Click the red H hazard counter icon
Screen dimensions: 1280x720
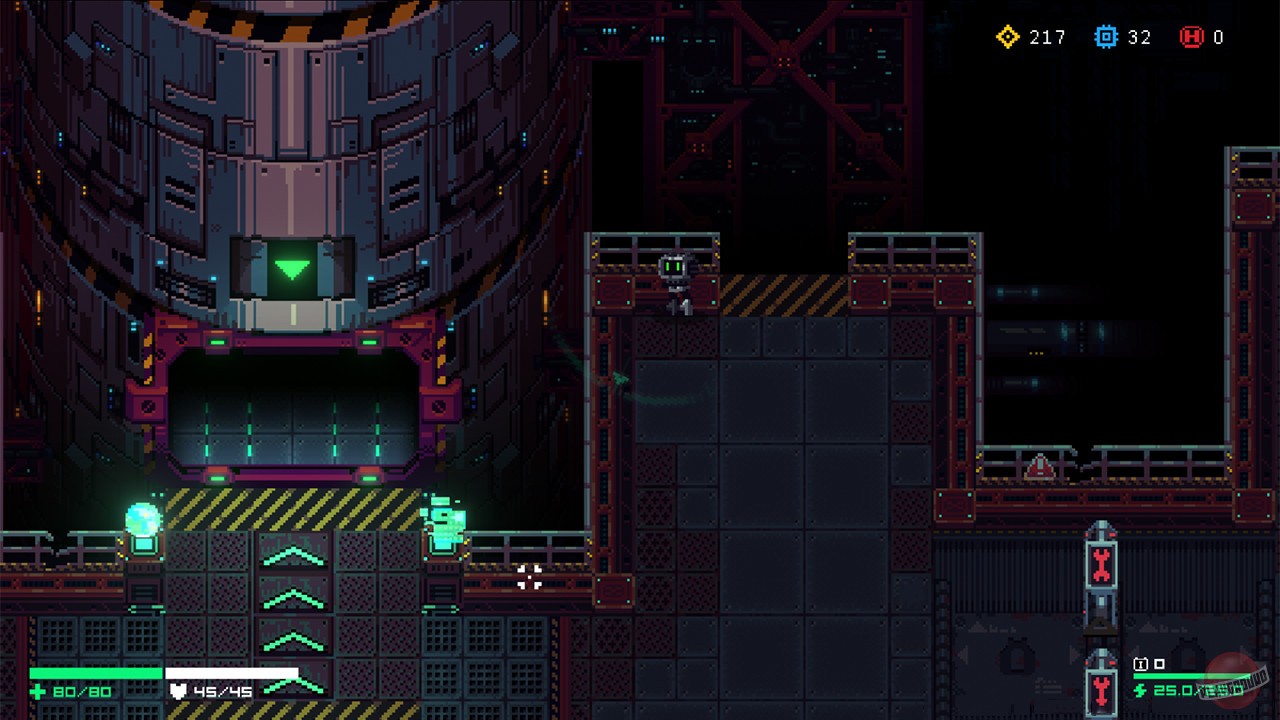coord(1190,38)
